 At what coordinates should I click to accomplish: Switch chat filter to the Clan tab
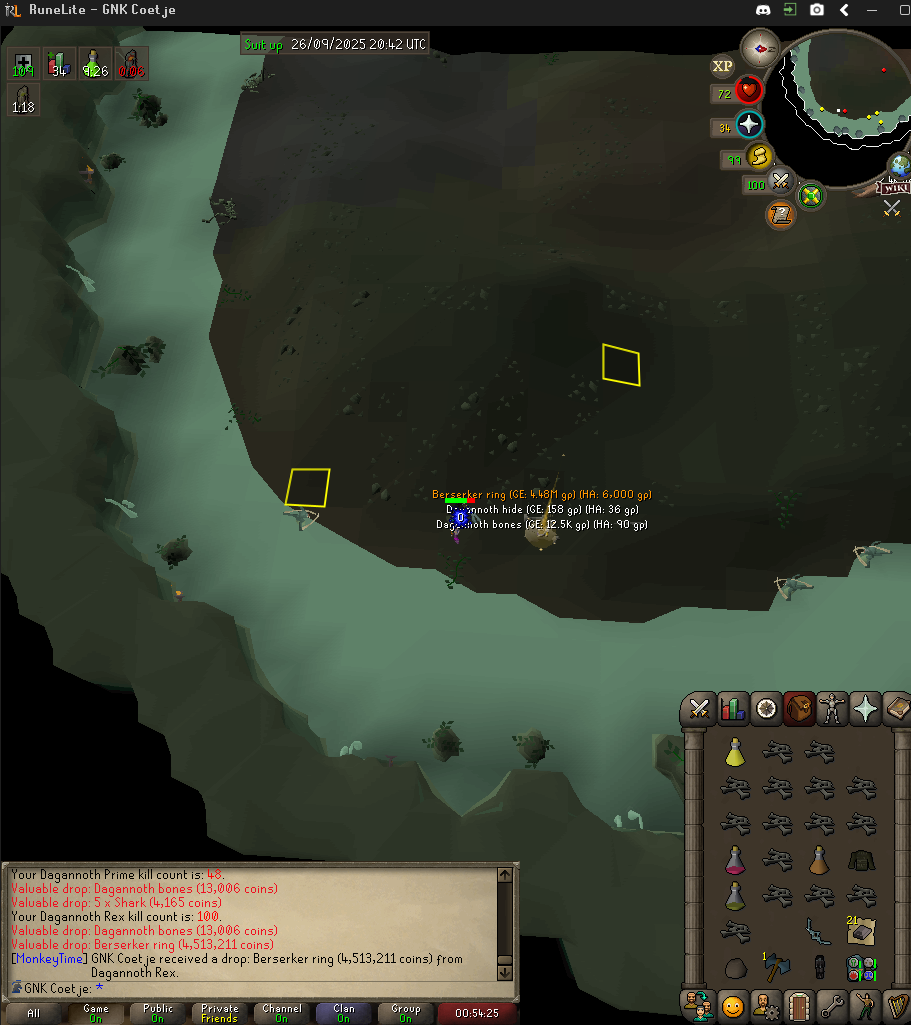(343, 1013)
